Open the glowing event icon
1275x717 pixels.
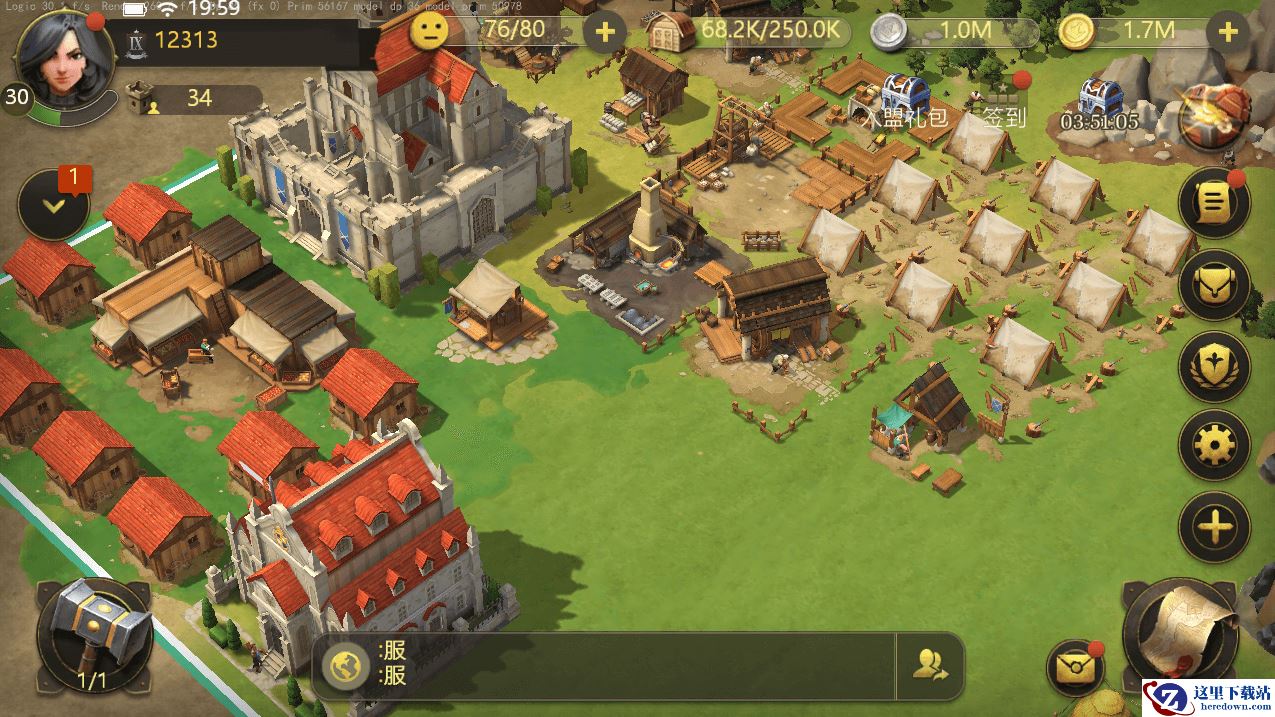(x=1215, y=115)
